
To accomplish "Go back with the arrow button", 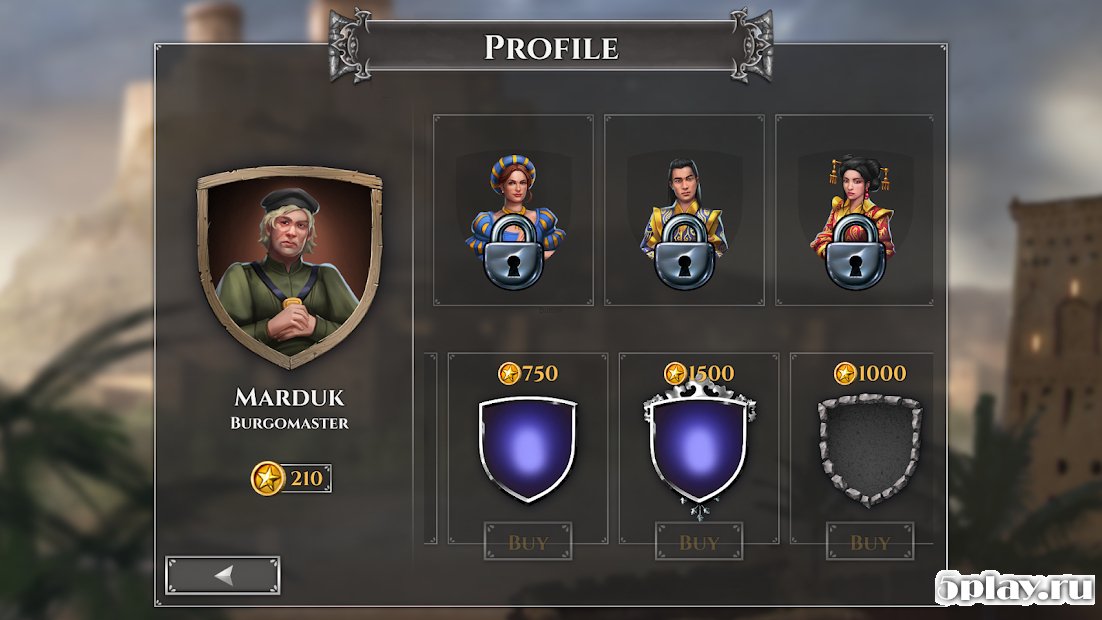I will tap(223, 575).
